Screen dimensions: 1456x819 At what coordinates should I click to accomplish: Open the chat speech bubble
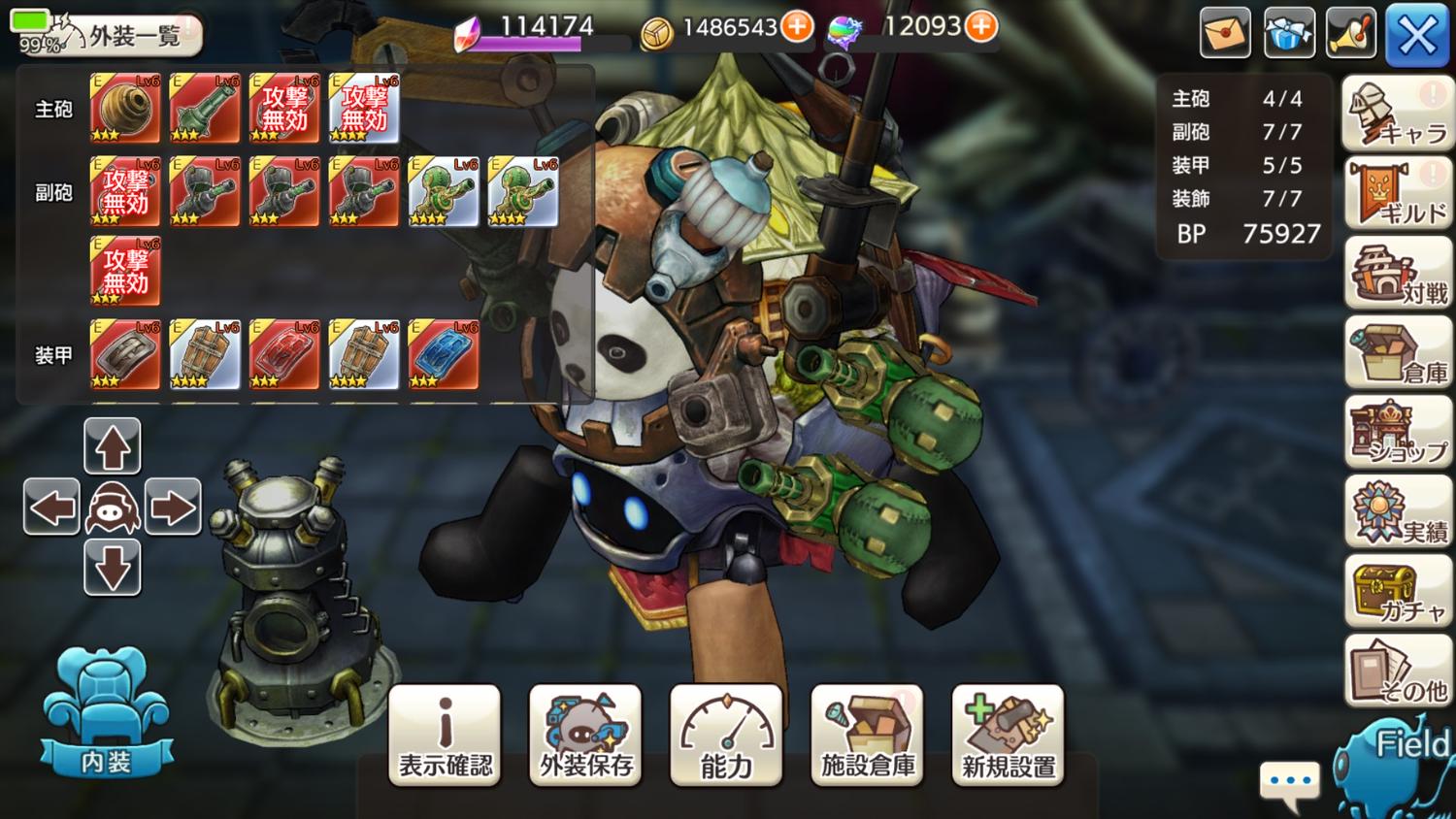pyautogui.click(x=1289, y=782)
